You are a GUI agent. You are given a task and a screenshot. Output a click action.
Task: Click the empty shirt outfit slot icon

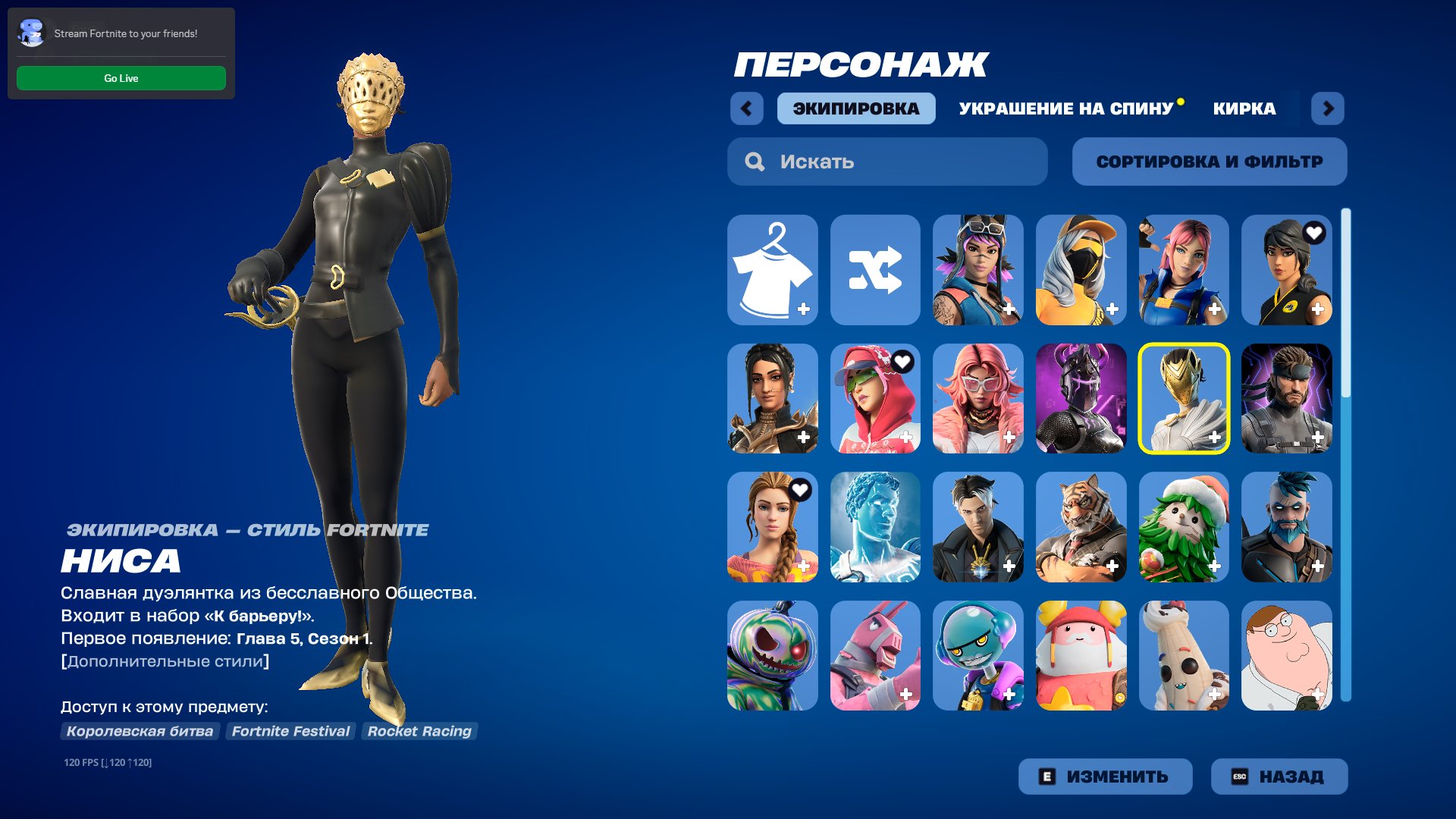(x=773, y=270)
